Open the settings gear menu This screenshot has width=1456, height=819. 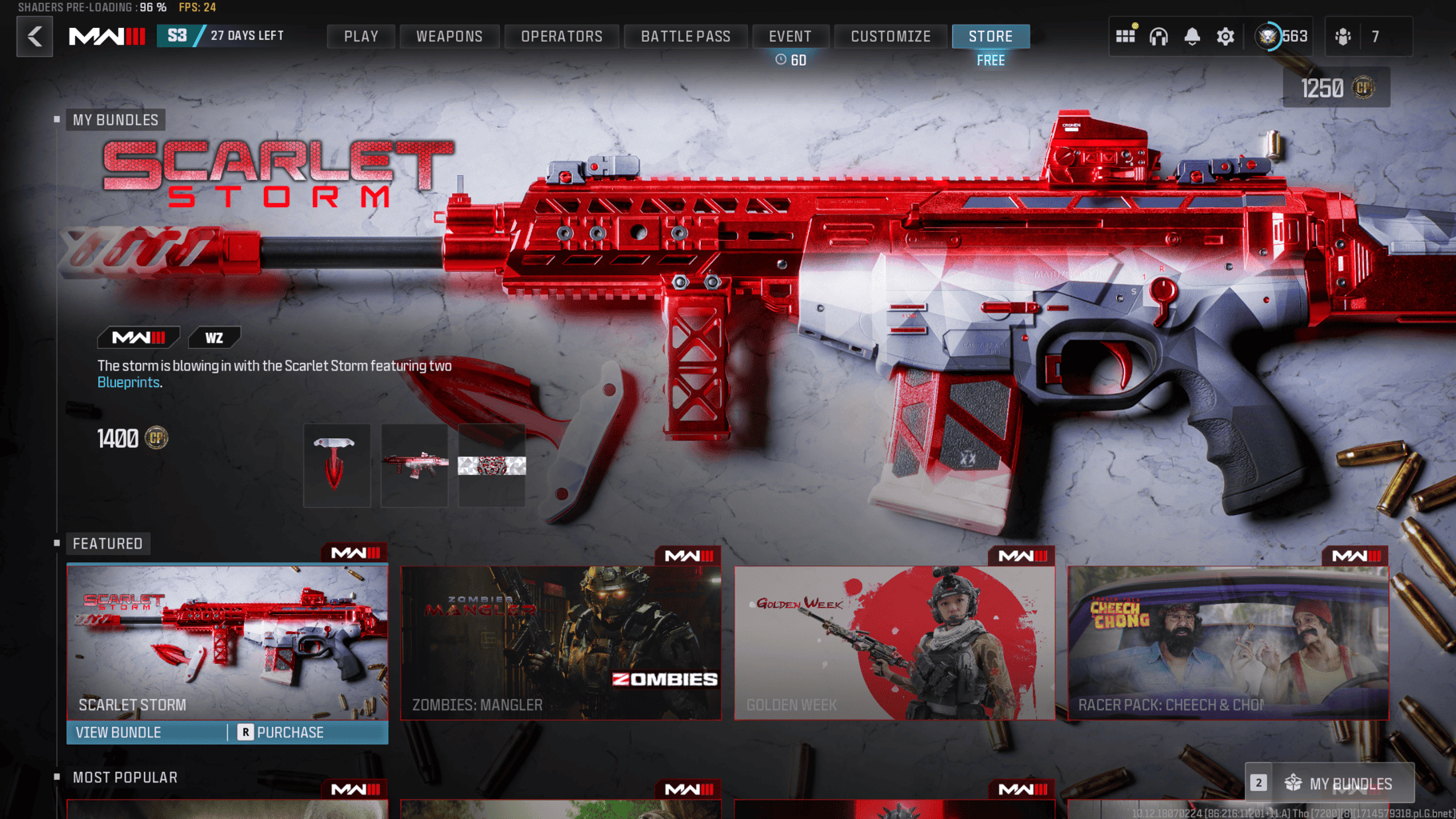(1226, 36)
